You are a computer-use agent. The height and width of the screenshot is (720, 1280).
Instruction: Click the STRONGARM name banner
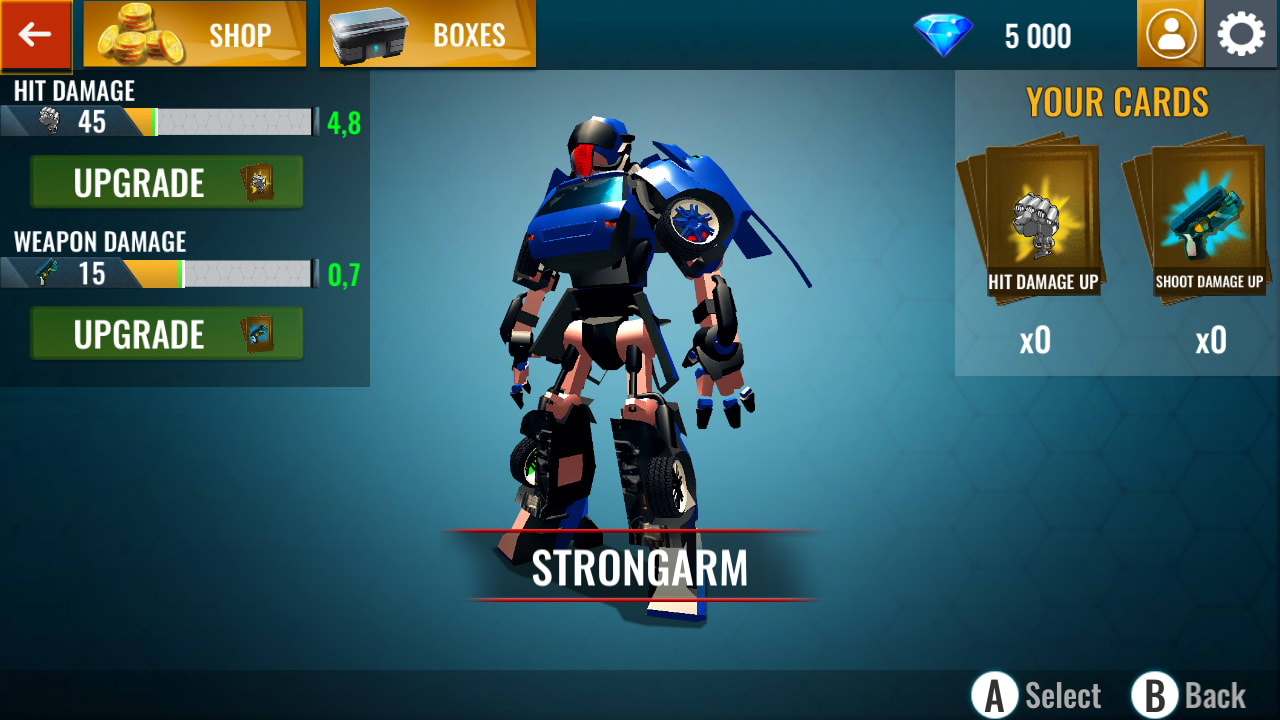(640, 568)
